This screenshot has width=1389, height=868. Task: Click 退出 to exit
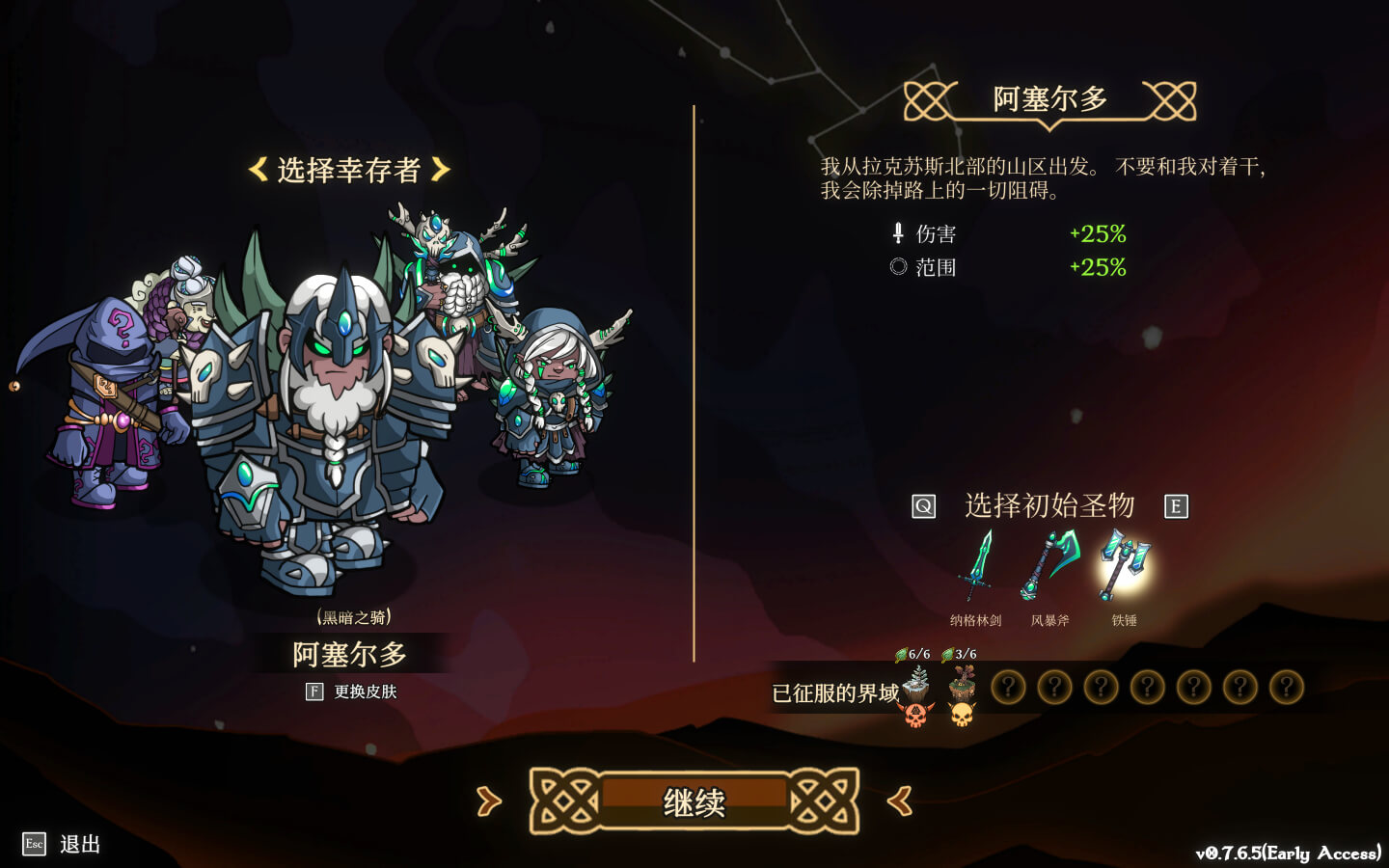[82, 845]
